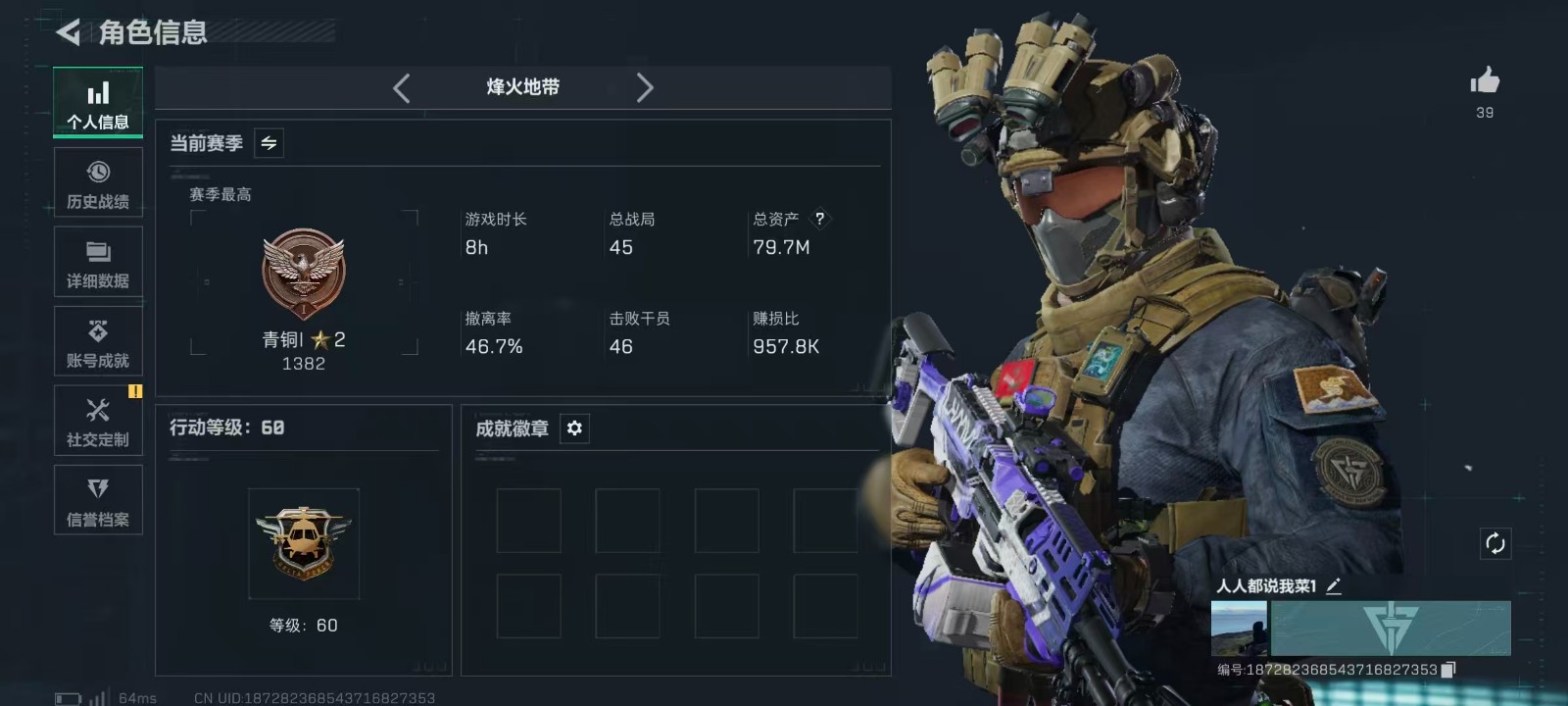This screenshot has height=706, width=1568.
Task: Toggle the 当前赛季 season swap button
Action: (269, 143)
